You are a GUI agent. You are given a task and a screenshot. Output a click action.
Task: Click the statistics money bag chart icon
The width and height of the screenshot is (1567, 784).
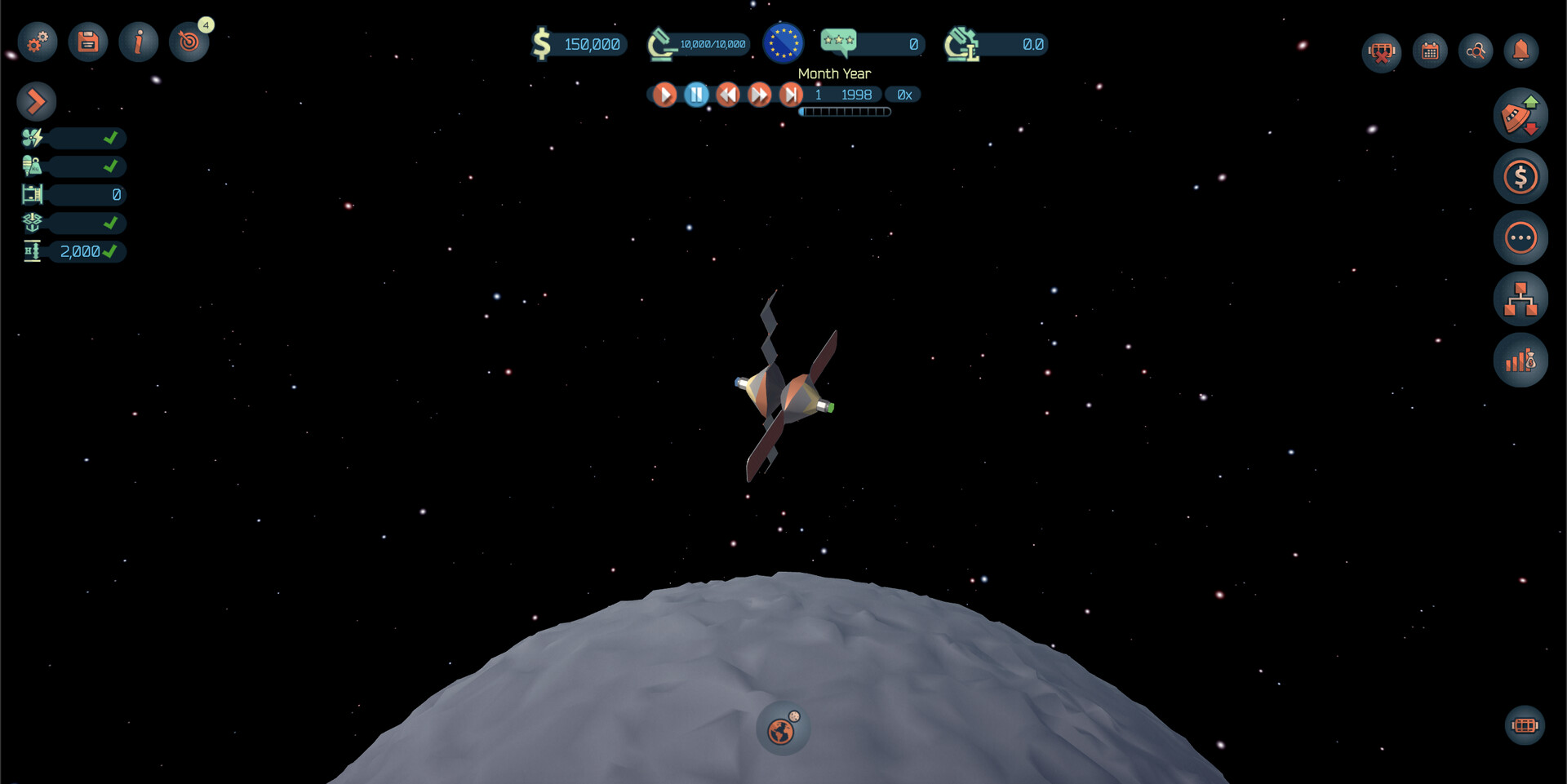click(x=1520, y=360)
